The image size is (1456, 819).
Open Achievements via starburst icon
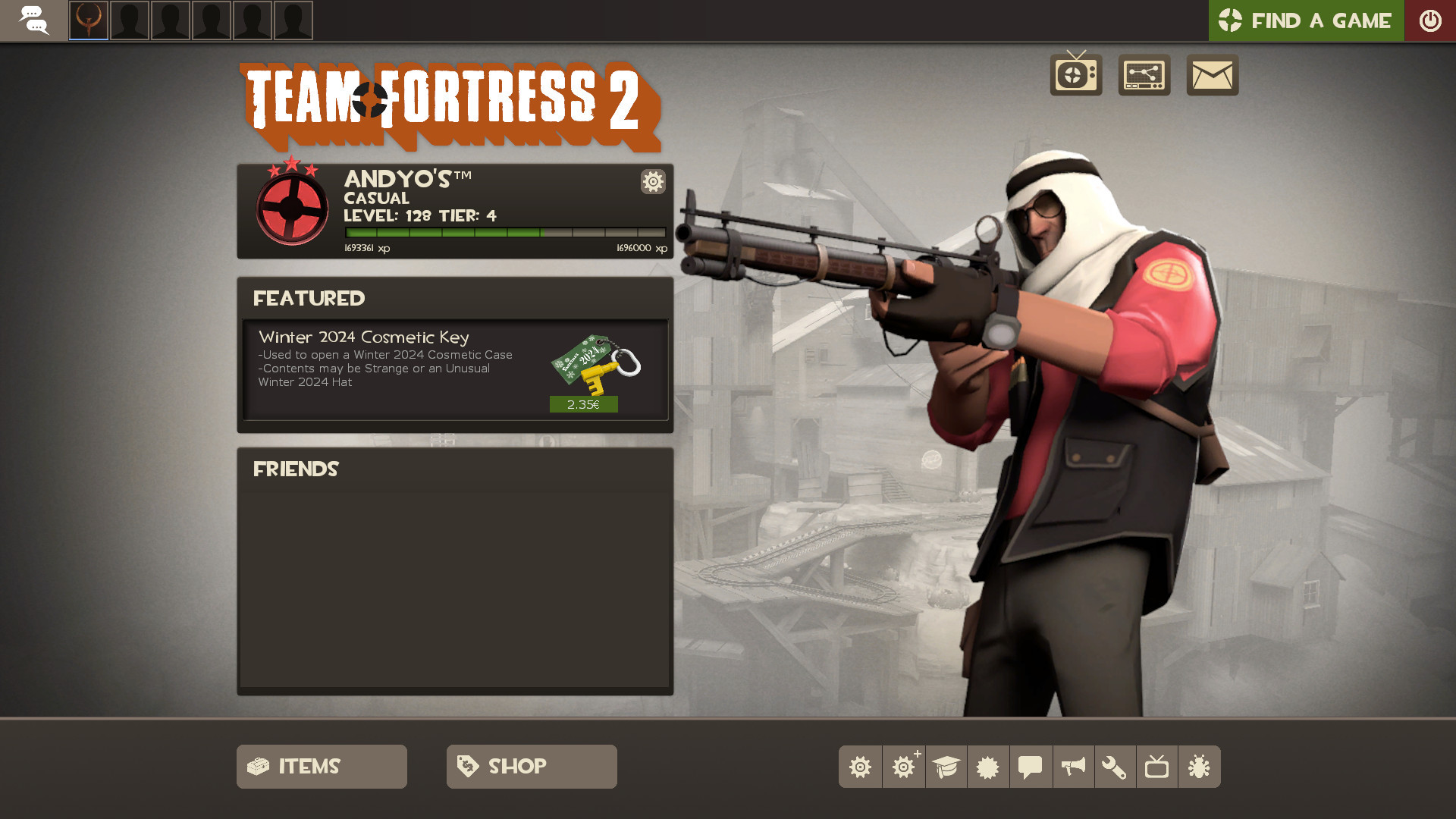[x=988, y=767]
